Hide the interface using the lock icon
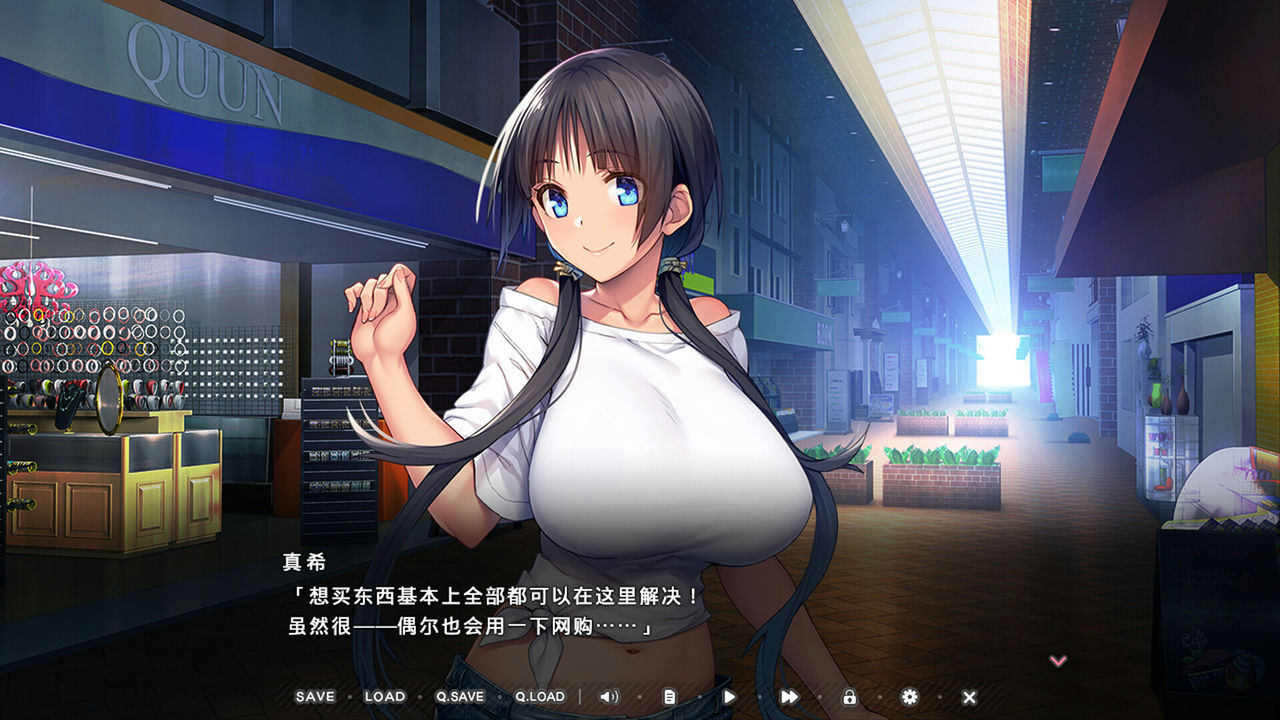This screenshot has height=720, width=1280. click(848, 695)
